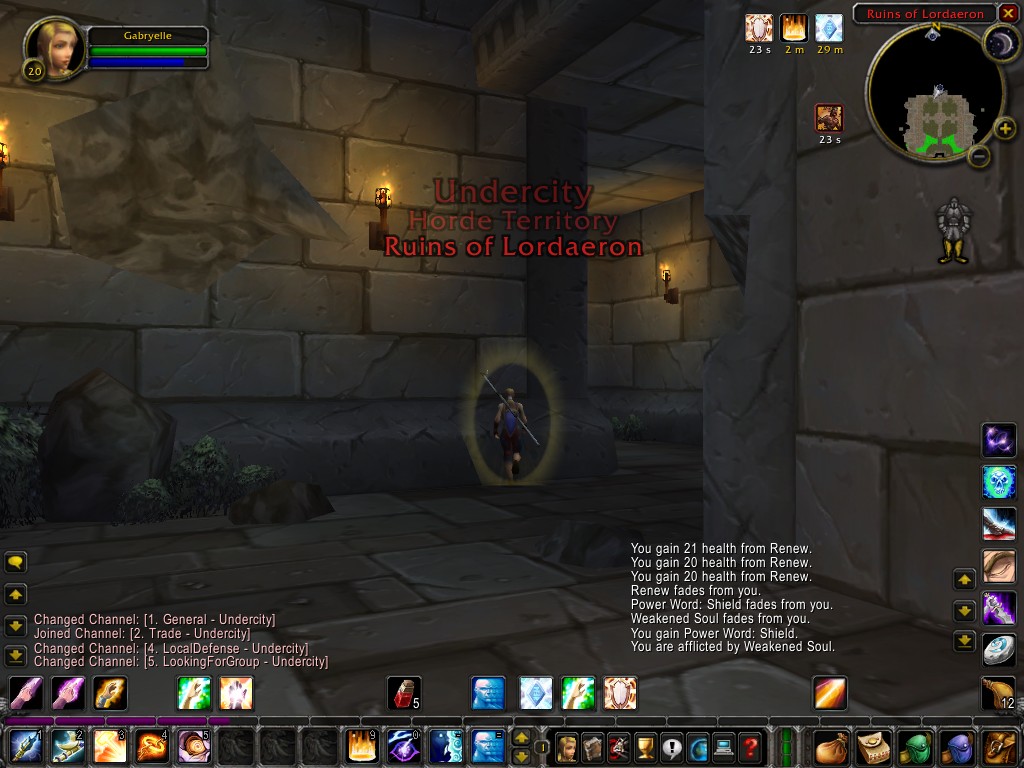Open the red question mark Help button
1024x768 pixels.
[751, 746]
